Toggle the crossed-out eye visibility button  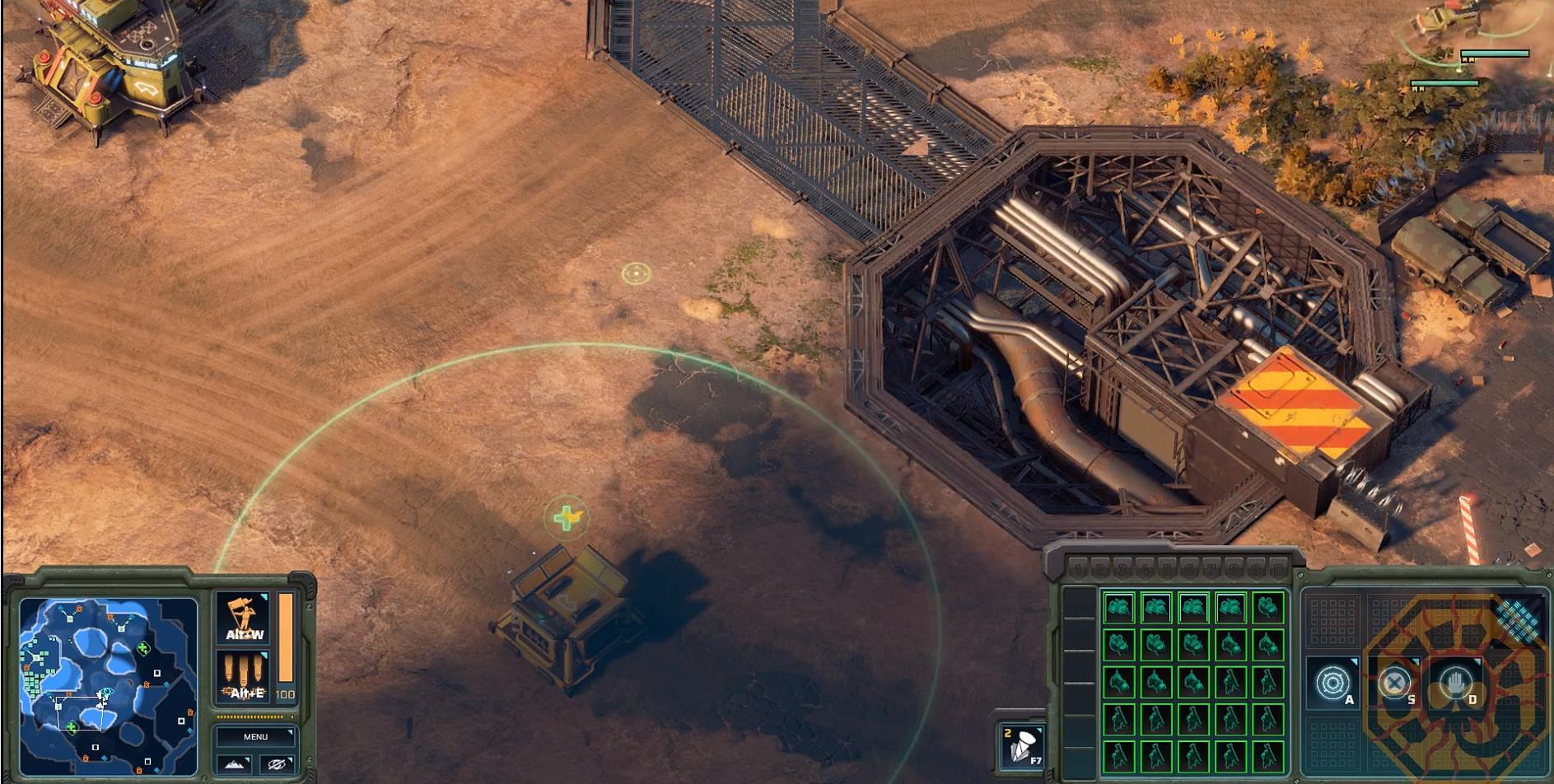tap(277, 764)
